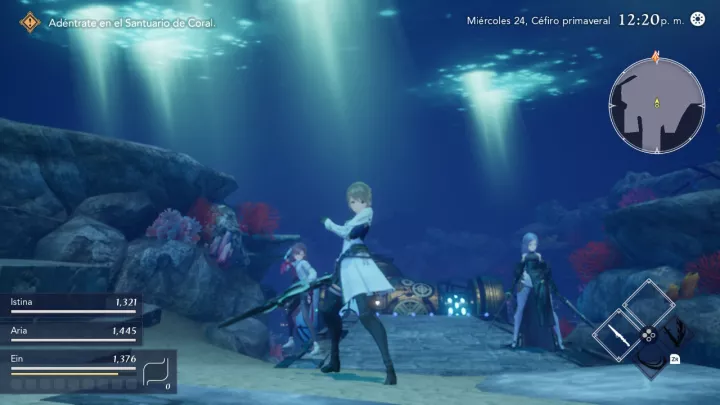
Task: Select Aria's party panel
Action: point(70,332)
